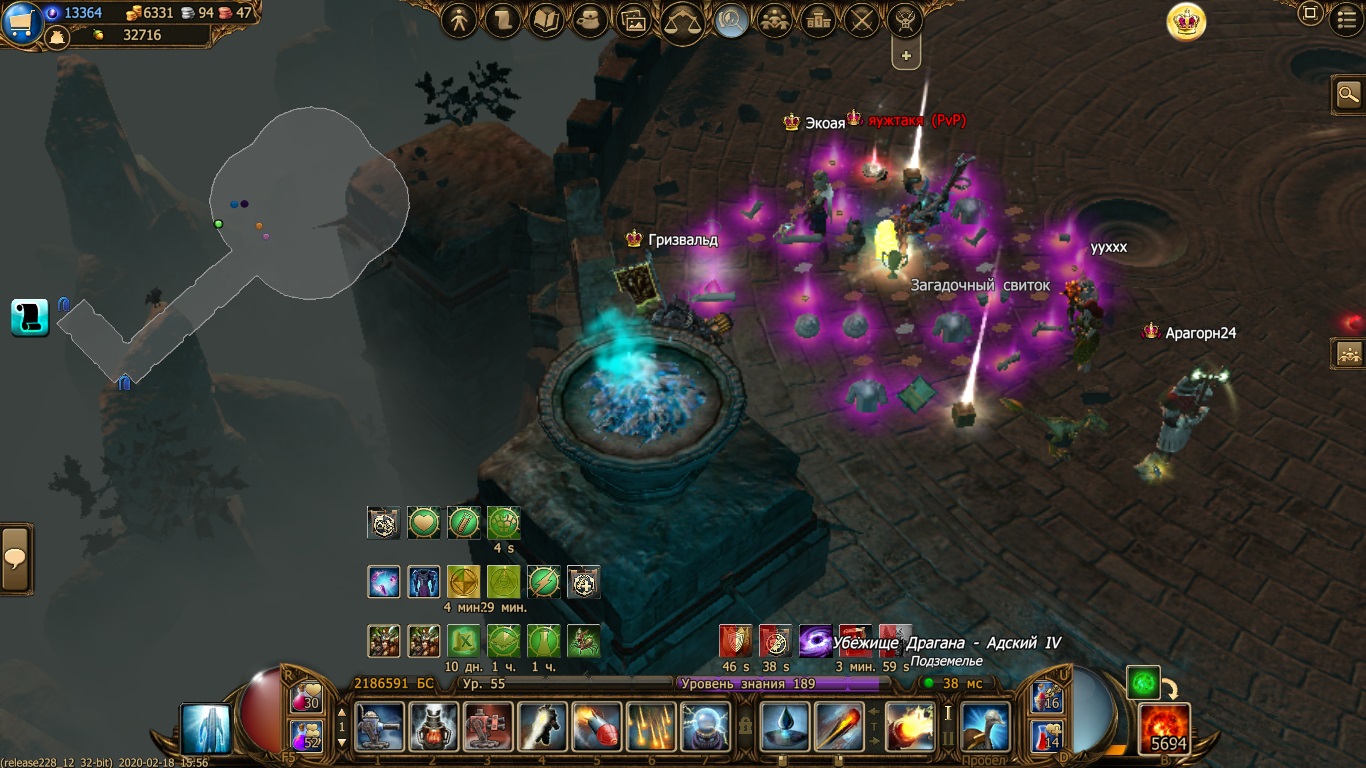Activate the electric orb tesla skill
The height and width of the screenshot is (768, 1366).
[705, 727]
